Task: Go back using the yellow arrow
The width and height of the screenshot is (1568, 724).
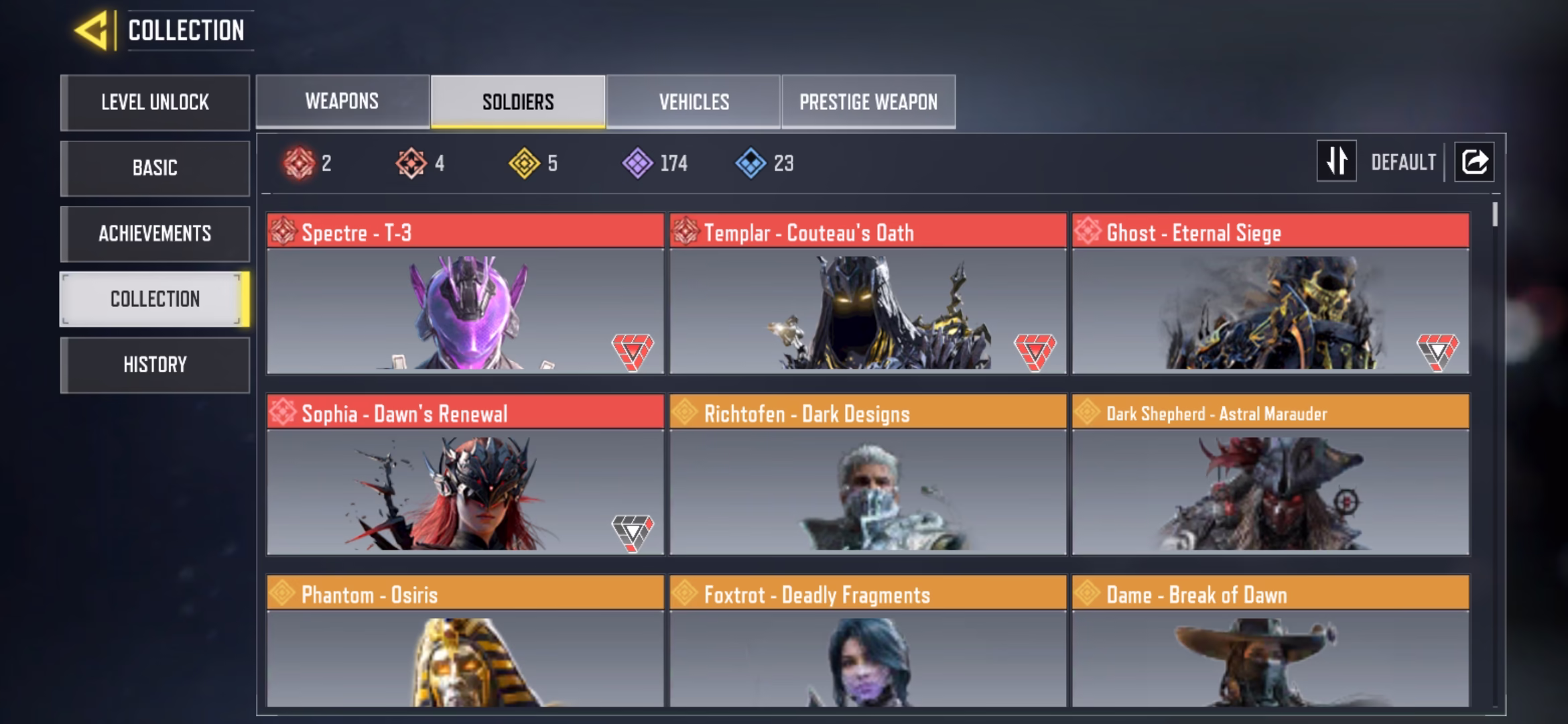Action: 91,31
